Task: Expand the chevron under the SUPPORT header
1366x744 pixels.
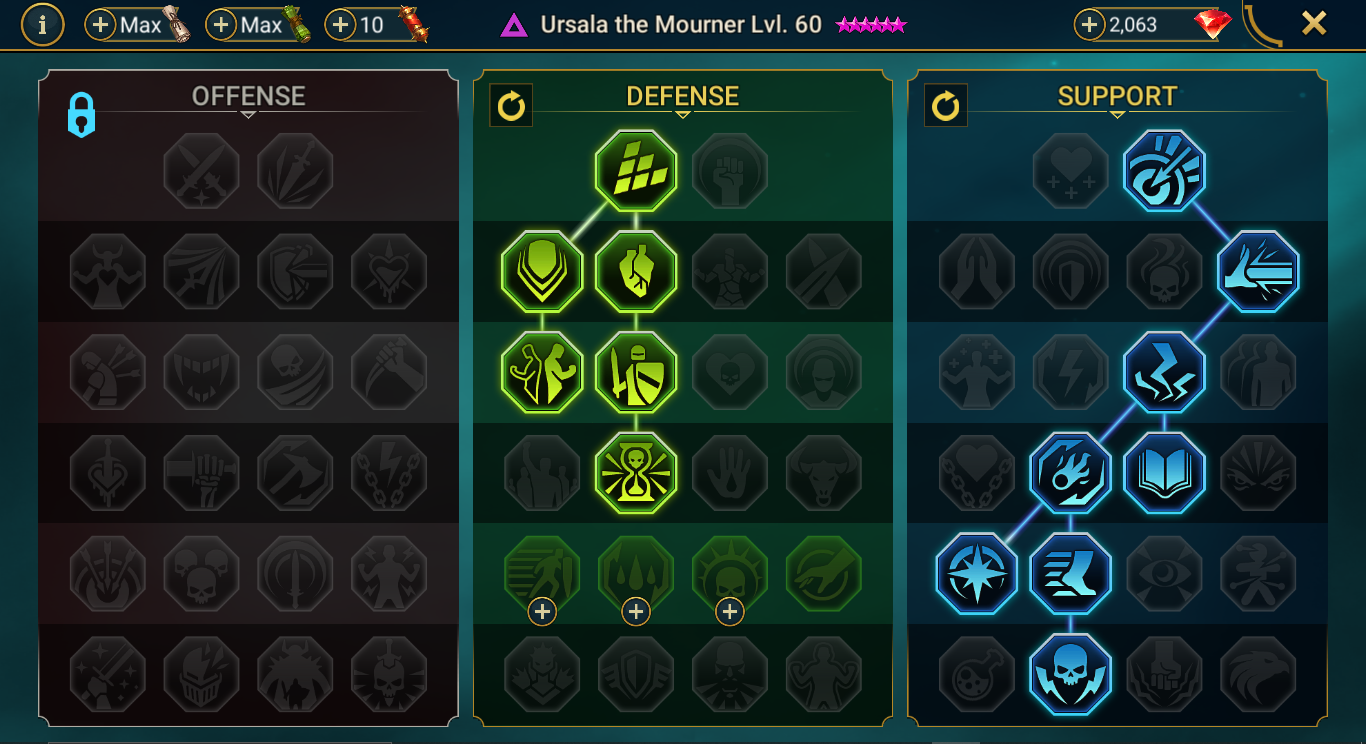Action: pyautogui.click(x=1117, y=113)
